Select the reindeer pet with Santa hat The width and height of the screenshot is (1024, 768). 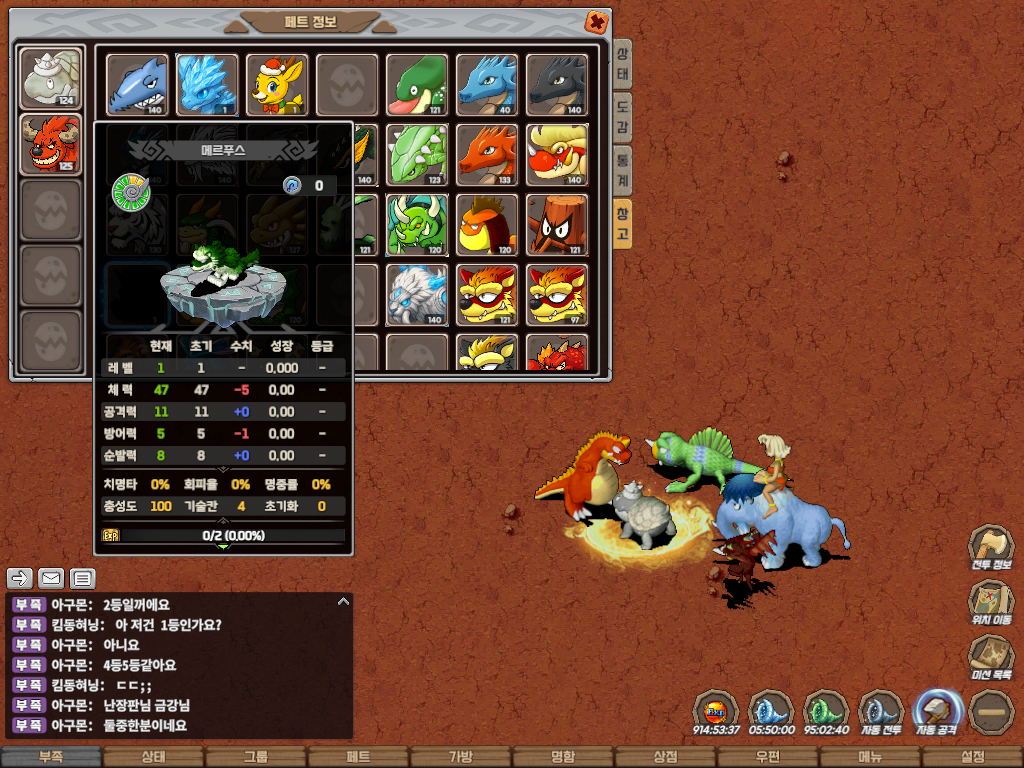pos(277,85)
